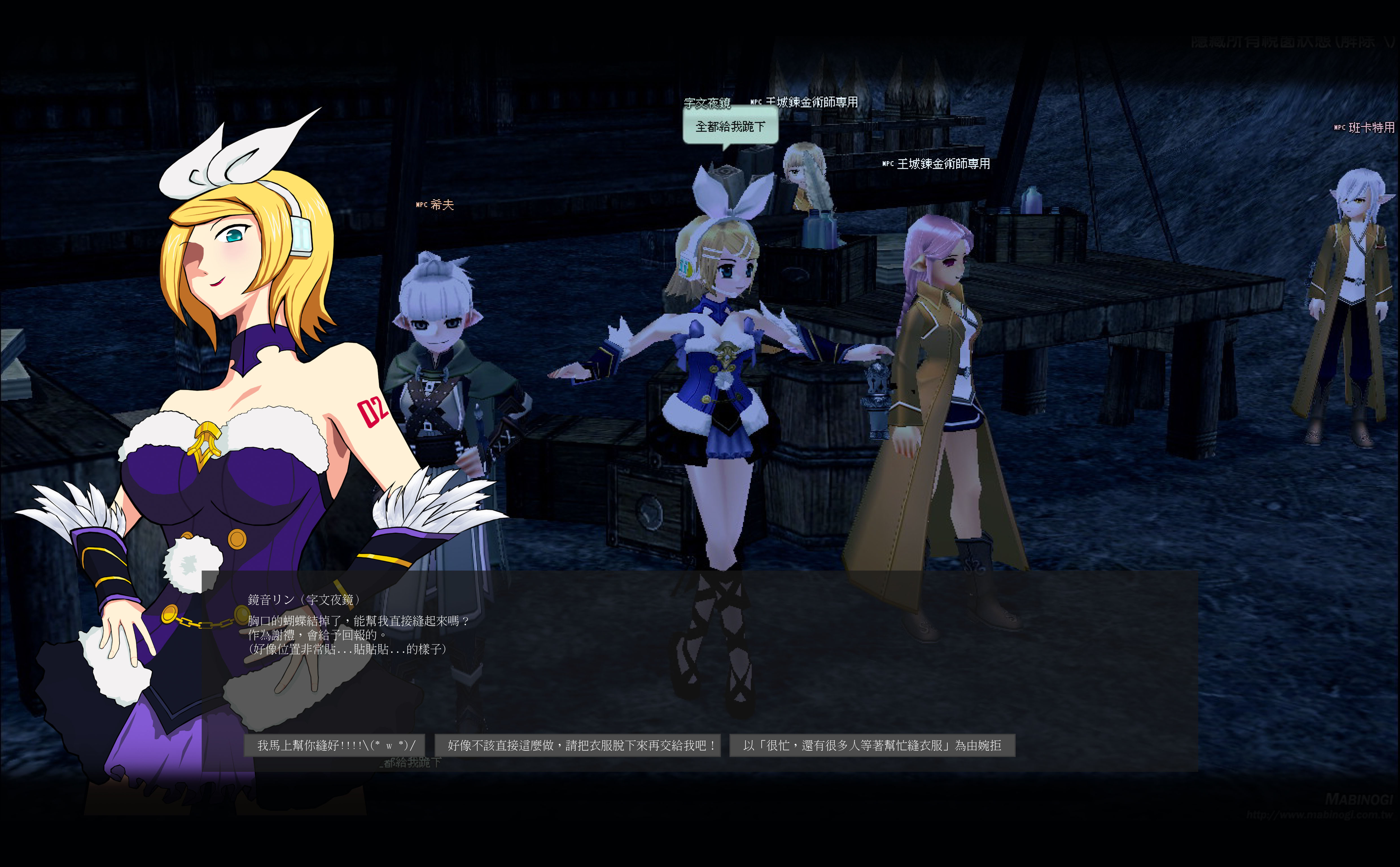The height and width of the screenshot is (867, 1400).
Task: Choose the reply '我馬上幫你縫好!!!!'
Action: (x=336, y=745)
